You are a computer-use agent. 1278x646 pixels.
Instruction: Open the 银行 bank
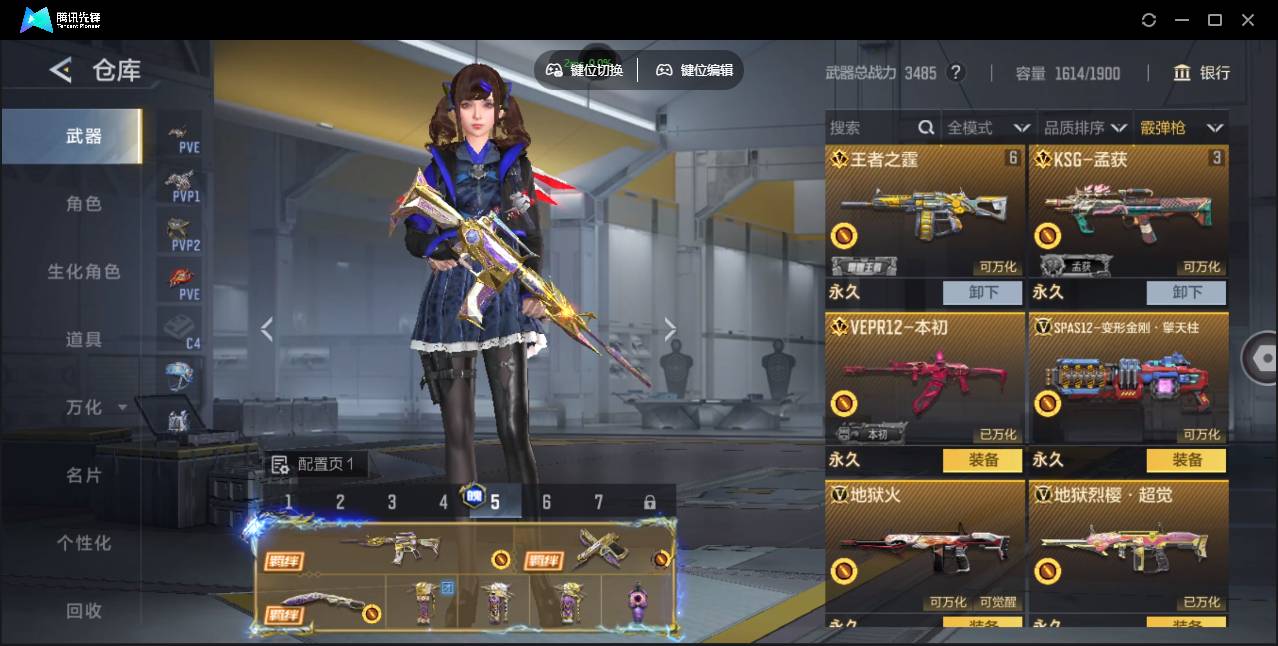[1202, 73]
